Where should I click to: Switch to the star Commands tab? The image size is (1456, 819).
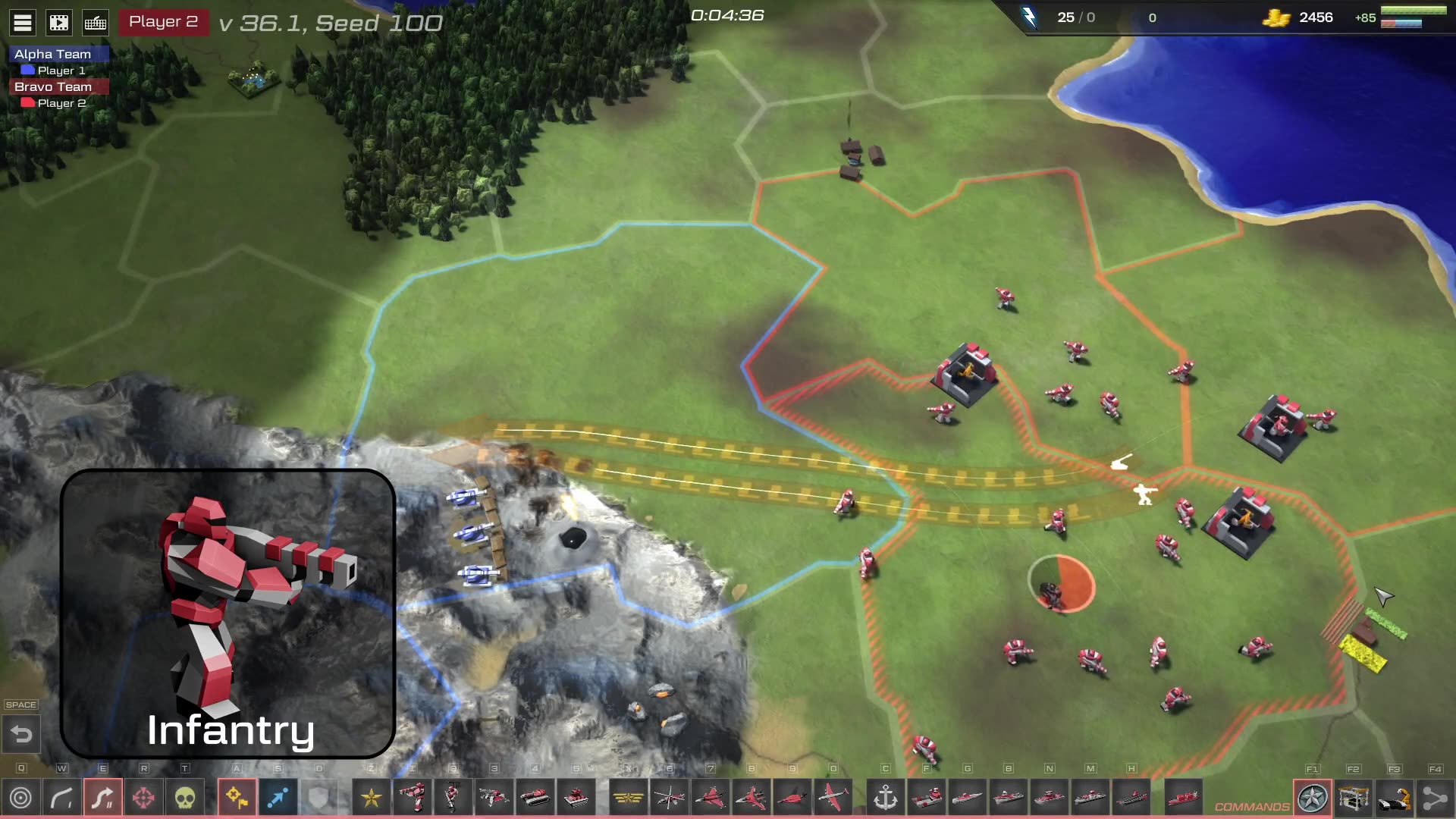pyautogui.click(x=1313, y=798)
